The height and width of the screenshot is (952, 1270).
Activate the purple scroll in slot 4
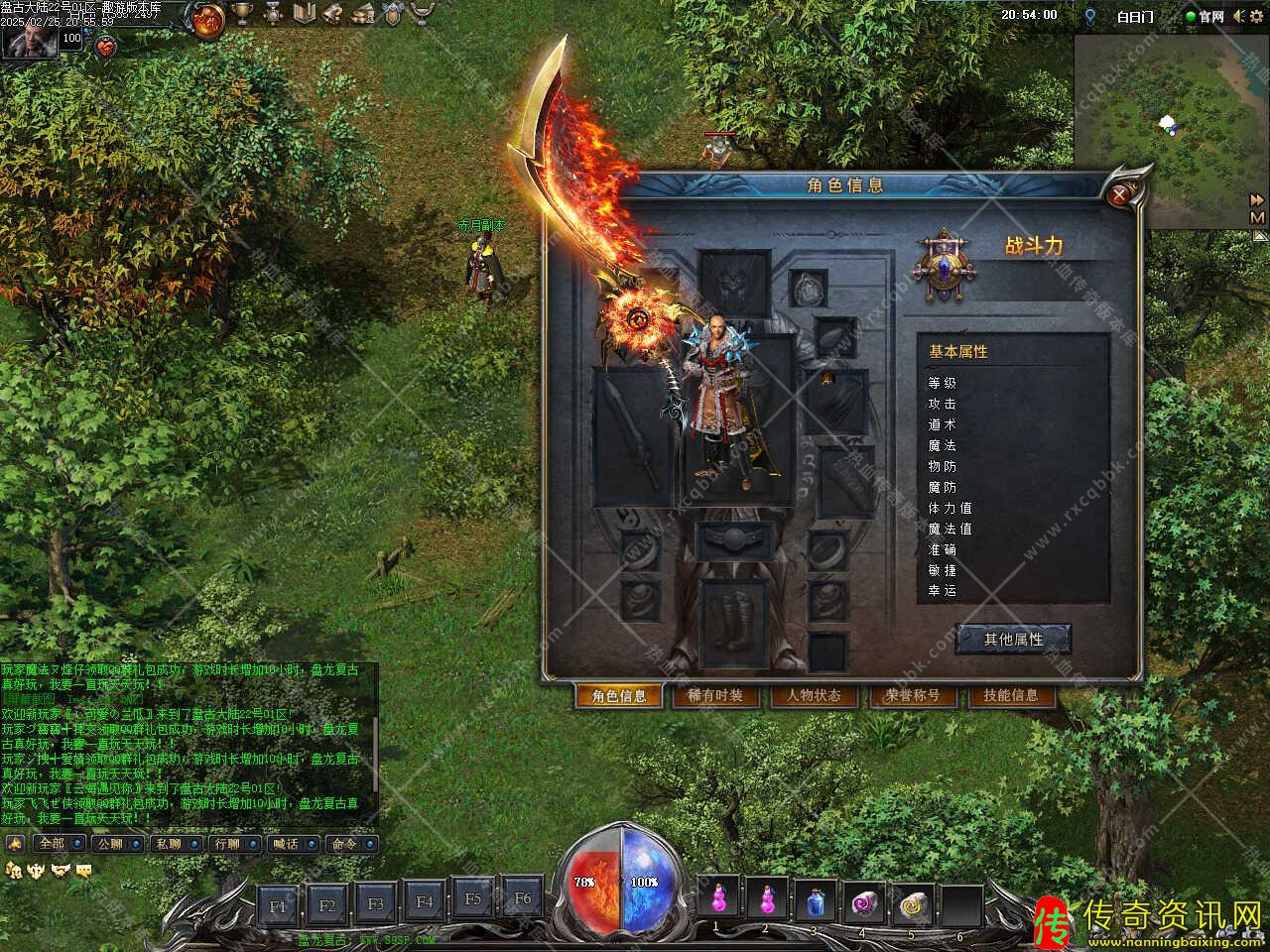pos(862,901)
